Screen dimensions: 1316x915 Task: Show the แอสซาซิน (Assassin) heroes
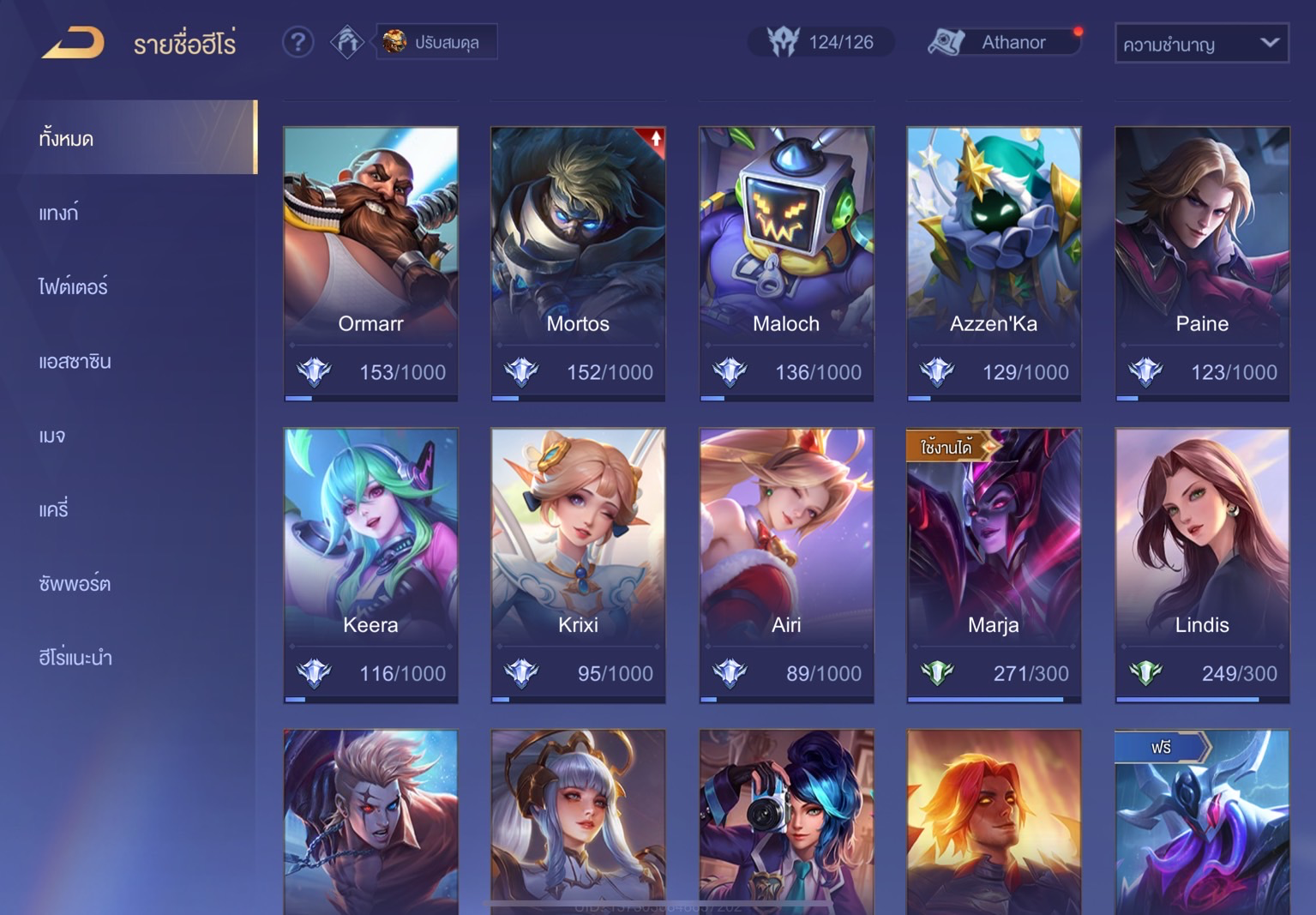pos(75,361)
